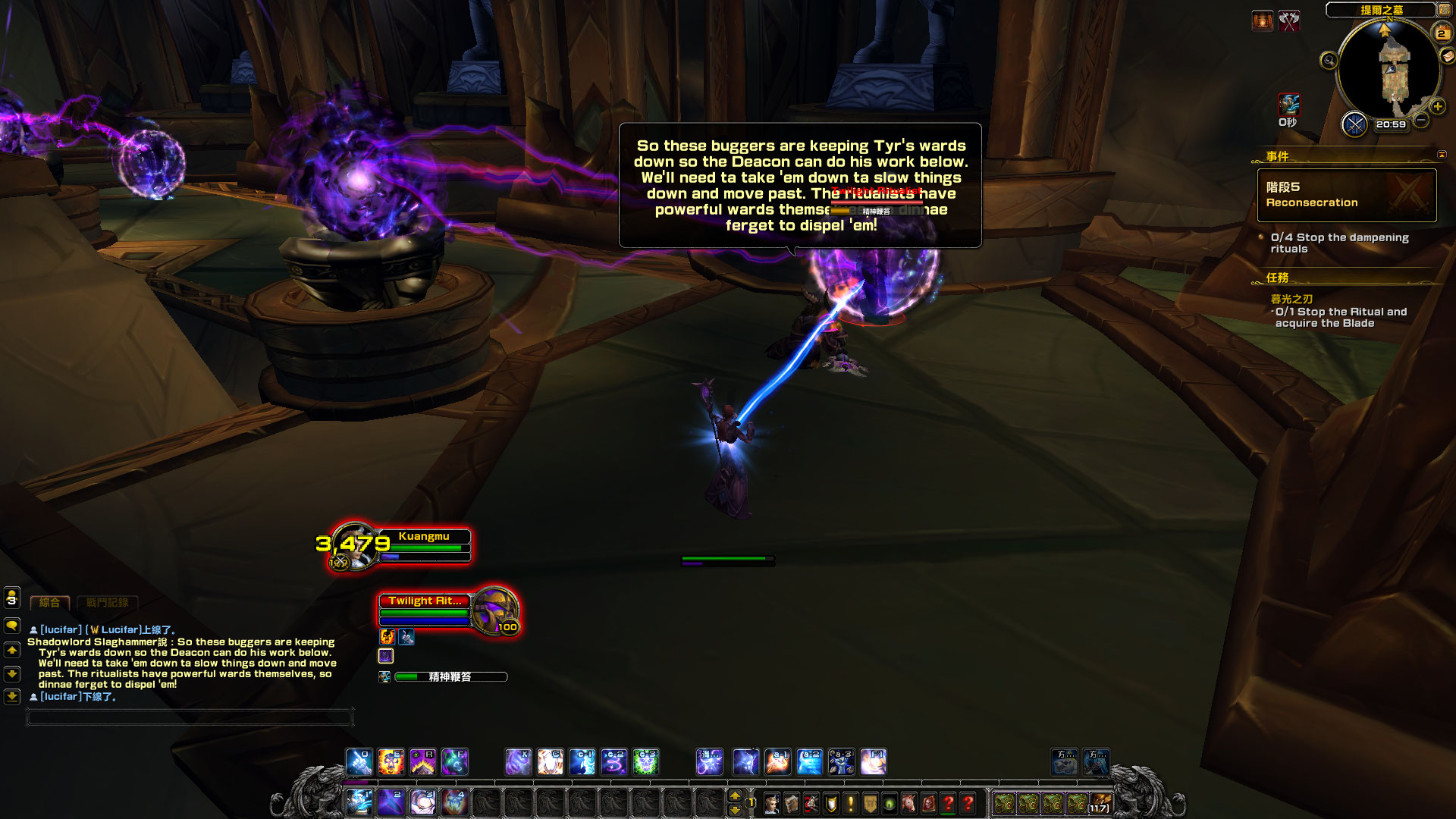This screenshot has height=819, width=1456.
Task: Open the character info portrait micro button
Action: coord(772,803)
